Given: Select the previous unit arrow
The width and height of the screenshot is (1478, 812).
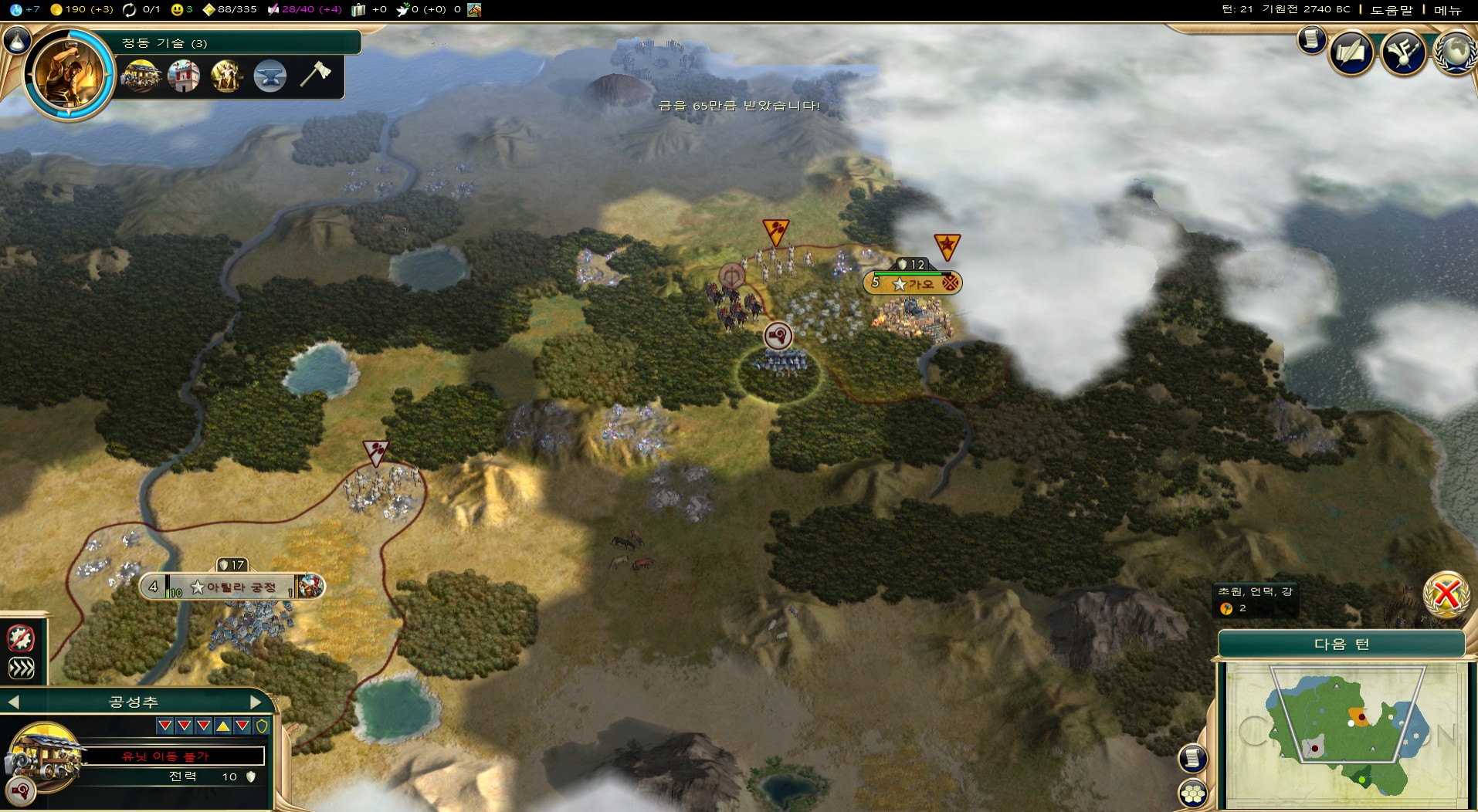Looking at the screenshot, I should pos(13,702).
